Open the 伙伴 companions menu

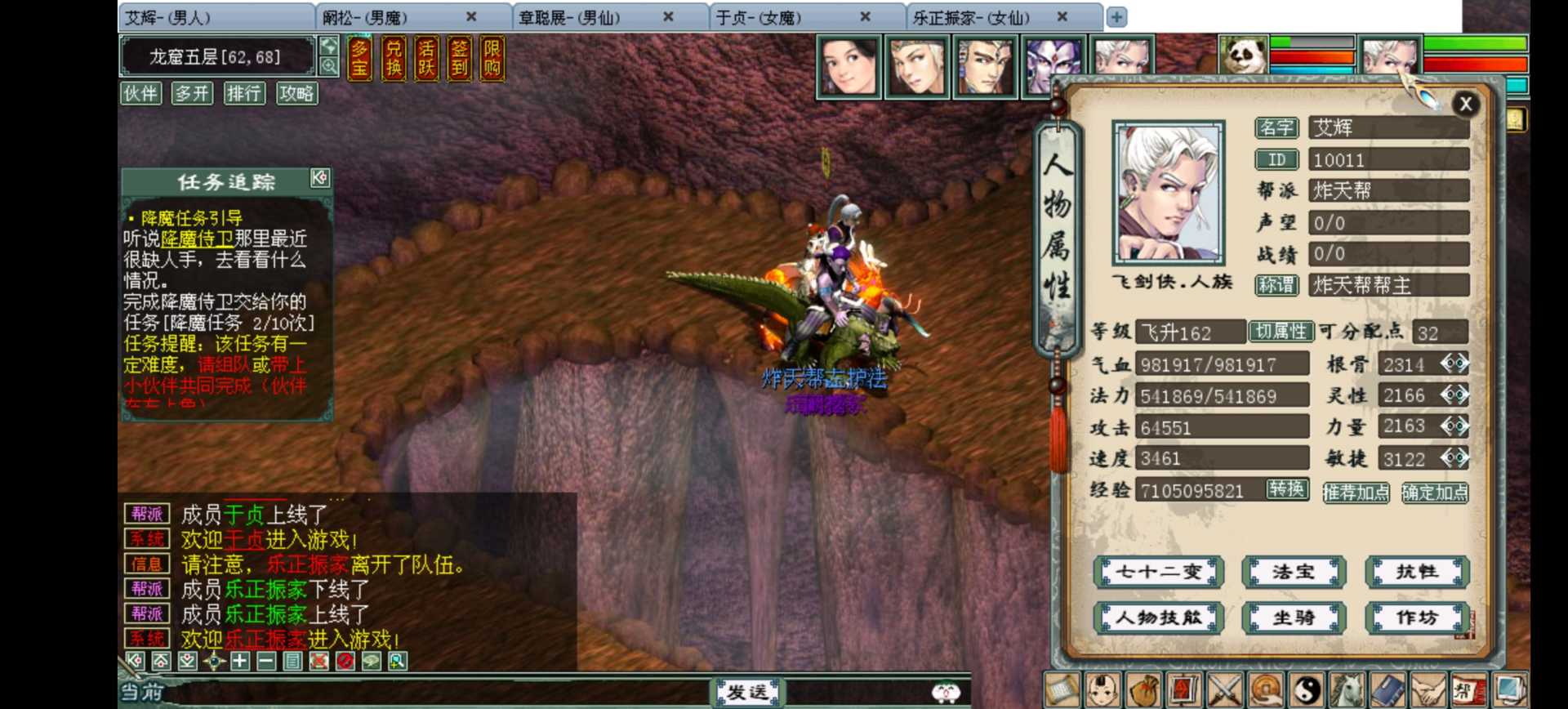pyautogui.click(x=140, y=93)
